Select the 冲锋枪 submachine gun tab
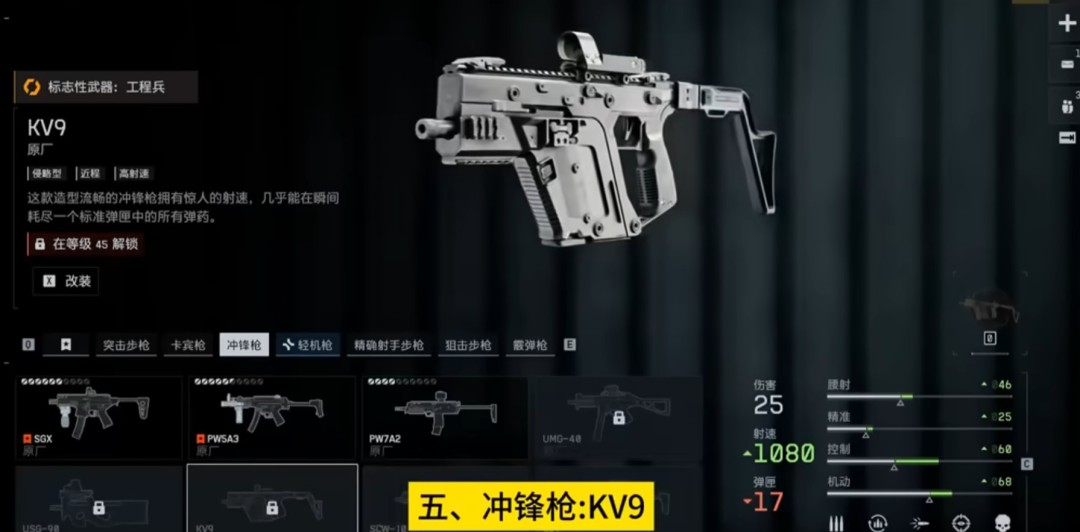This screenshot has width=1080, height=532. (x=244, y=346)
